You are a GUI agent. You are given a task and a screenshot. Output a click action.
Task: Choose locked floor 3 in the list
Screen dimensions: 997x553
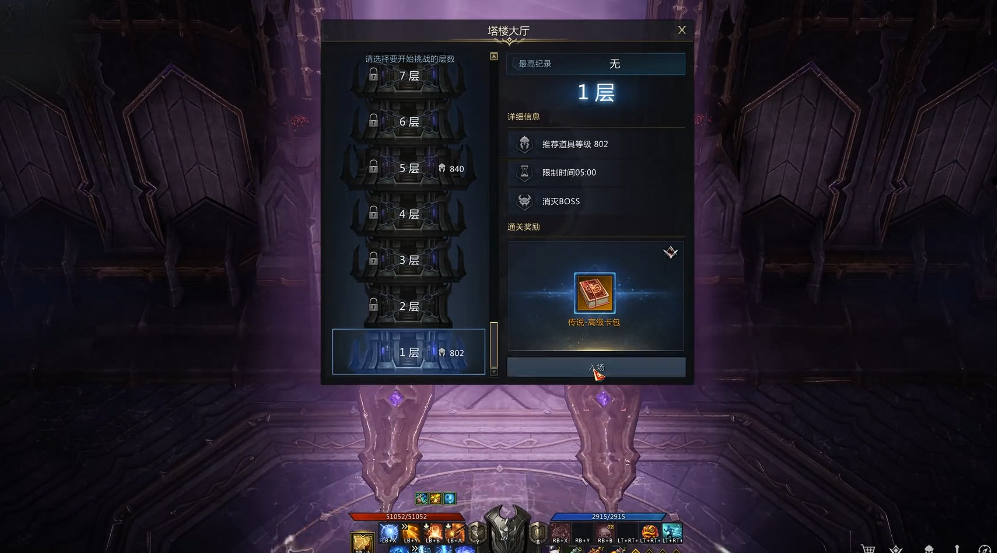[409, 260]
